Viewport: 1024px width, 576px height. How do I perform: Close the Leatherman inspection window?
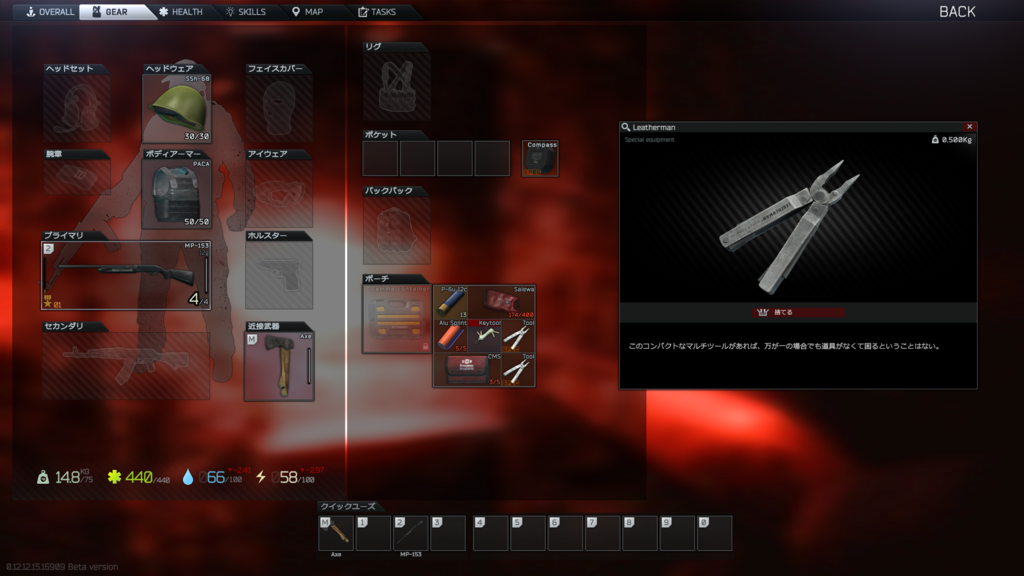(969, 127)
